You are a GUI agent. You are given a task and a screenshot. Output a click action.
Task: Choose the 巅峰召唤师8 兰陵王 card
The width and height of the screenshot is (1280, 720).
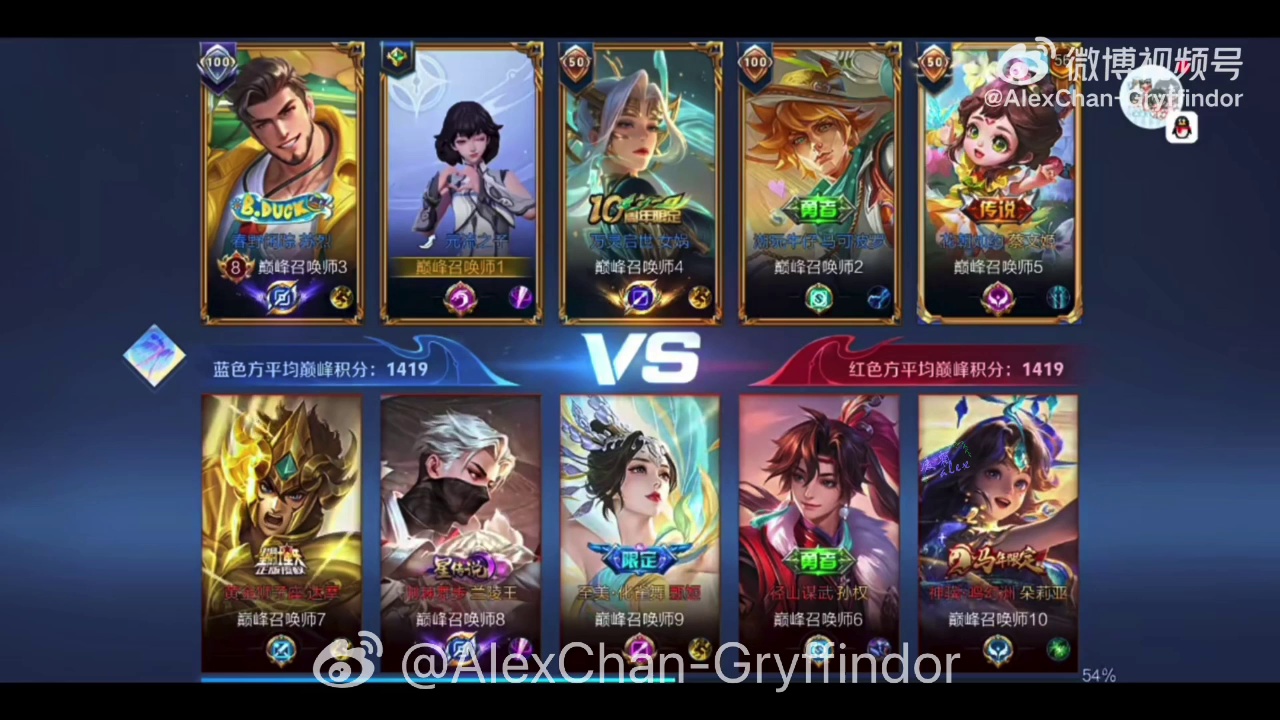pyautogui.click(x=461, y=530)
